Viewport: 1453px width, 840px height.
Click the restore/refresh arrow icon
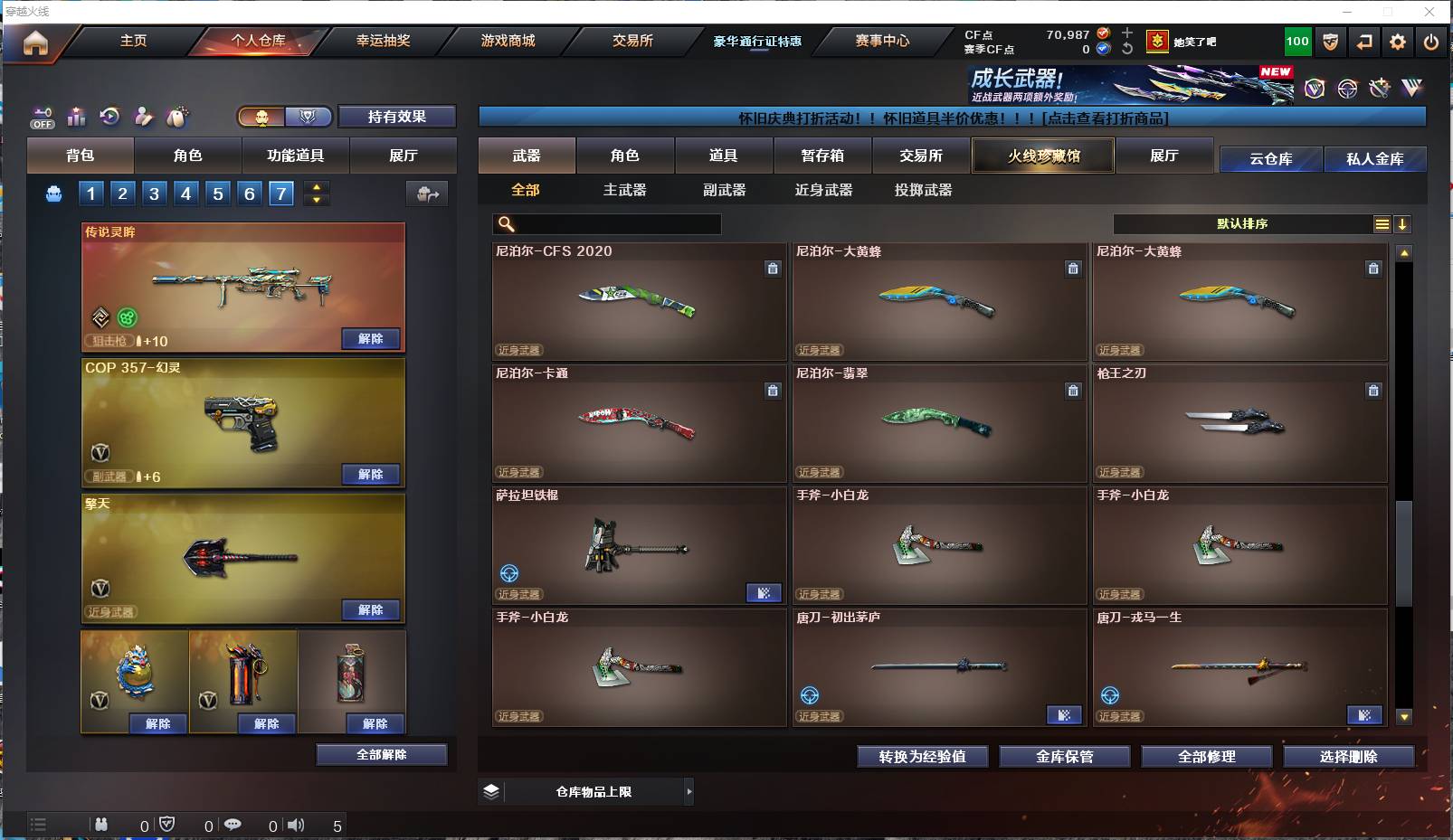109,116
